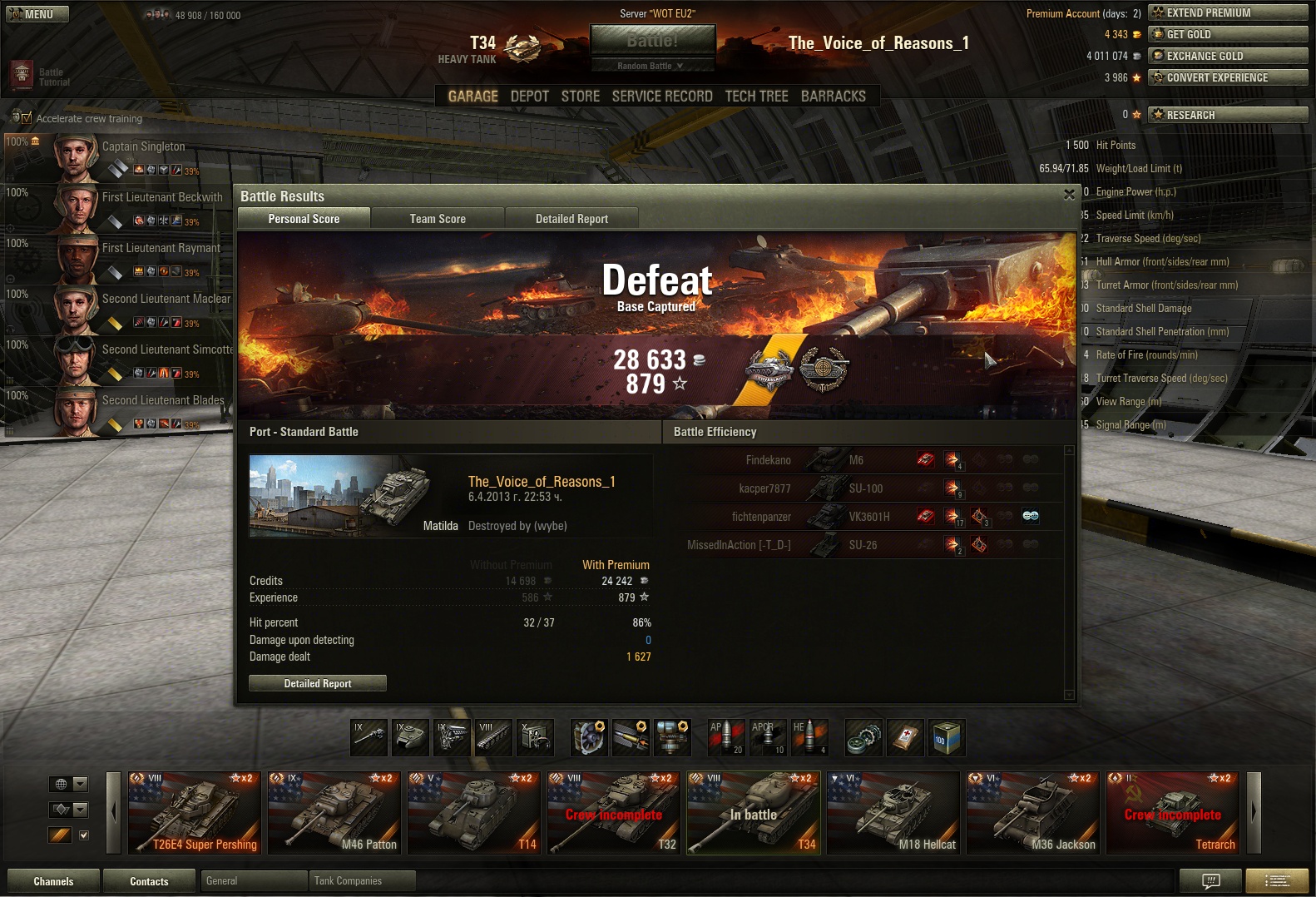1316x897 pixels.
Task: Open the TECH TREE
Action: 756,97
